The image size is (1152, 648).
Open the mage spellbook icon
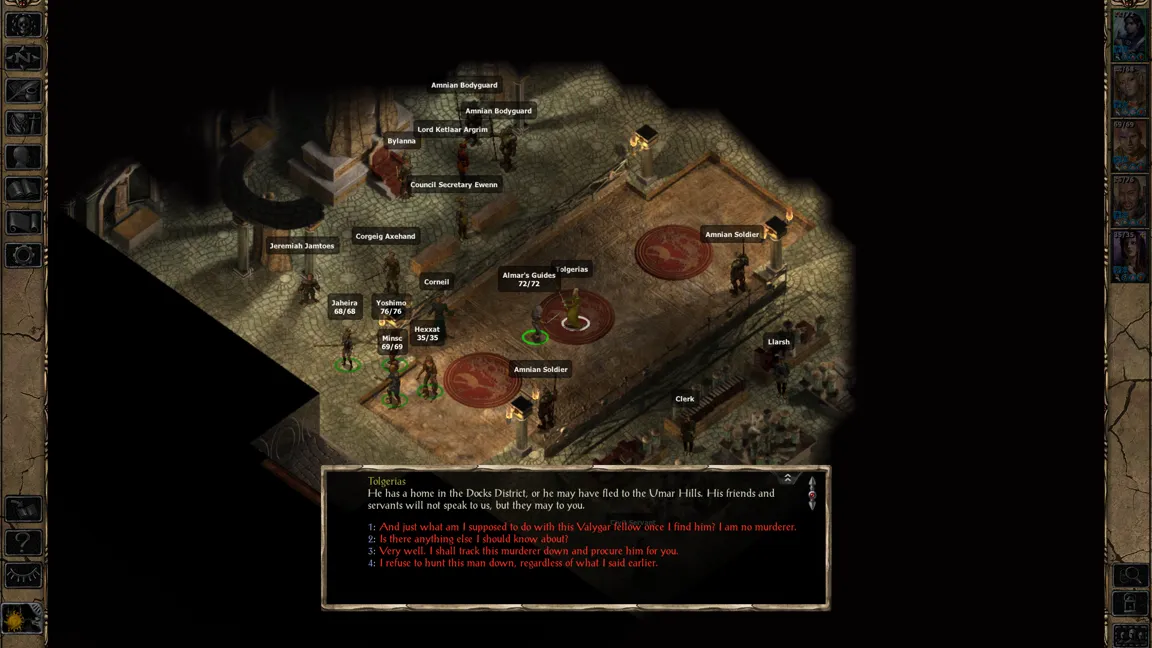(x=23, y=189)
